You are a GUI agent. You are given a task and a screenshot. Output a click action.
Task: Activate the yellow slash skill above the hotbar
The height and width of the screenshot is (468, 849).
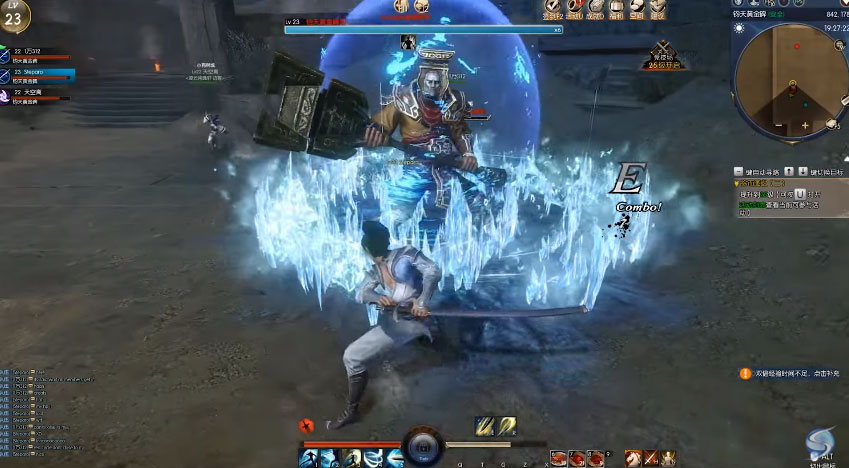483,426
